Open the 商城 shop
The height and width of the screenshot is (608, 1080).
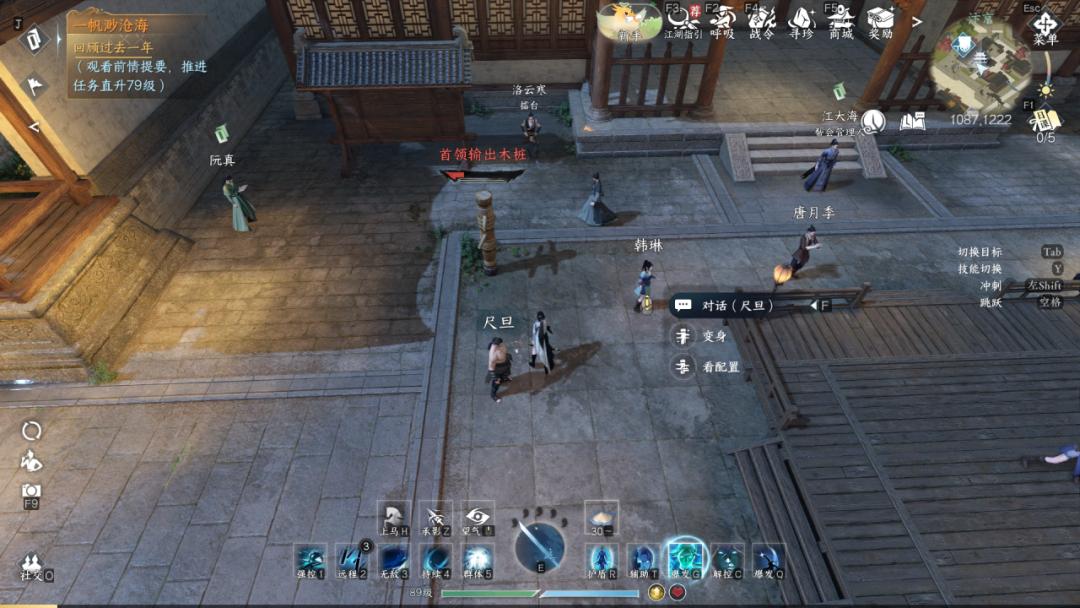(x=840, y=20)
